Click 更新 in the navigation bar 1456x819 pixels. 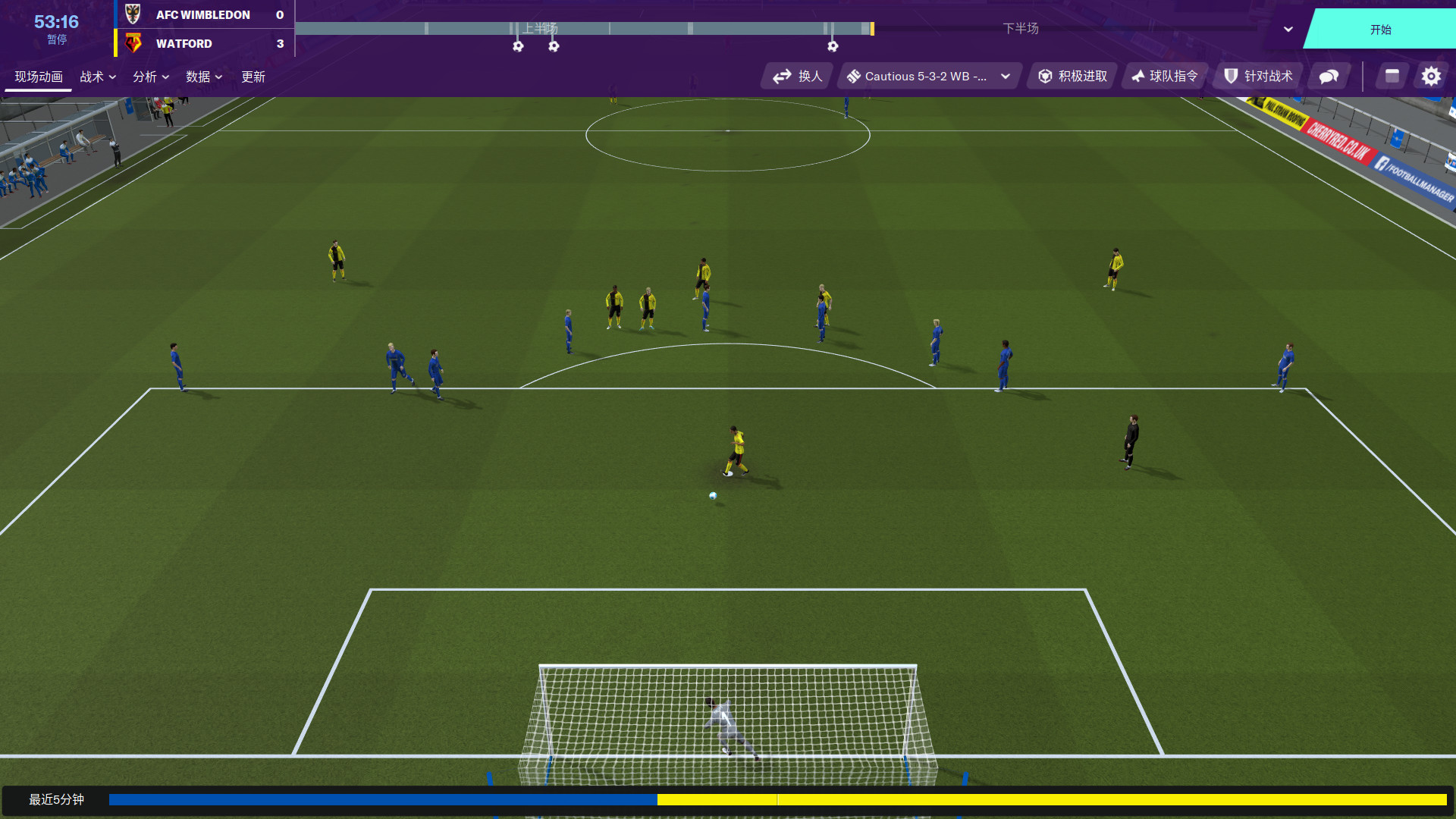(x=253, y=77)
